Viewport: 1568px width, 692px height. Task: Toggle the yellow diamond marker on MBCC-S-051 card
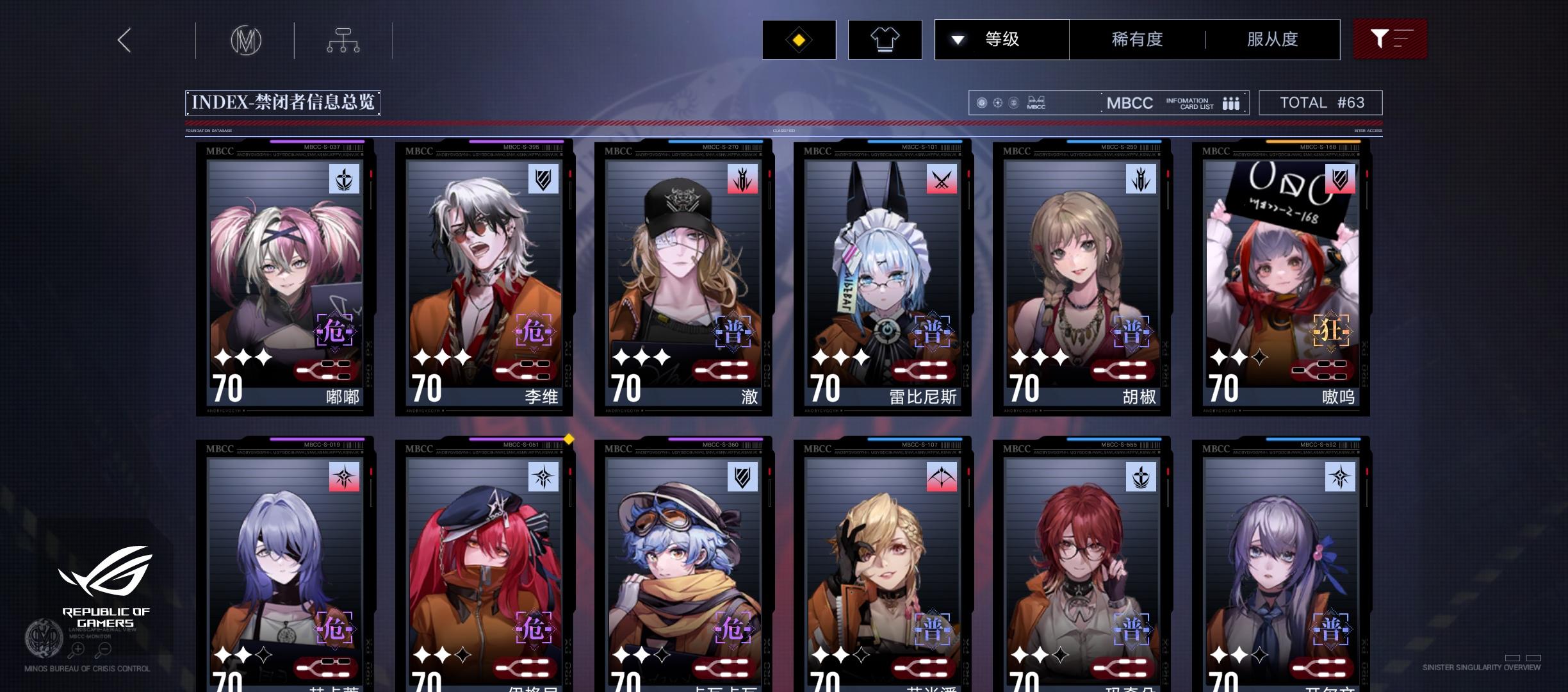pyautogui.click(x=568, y=440)
